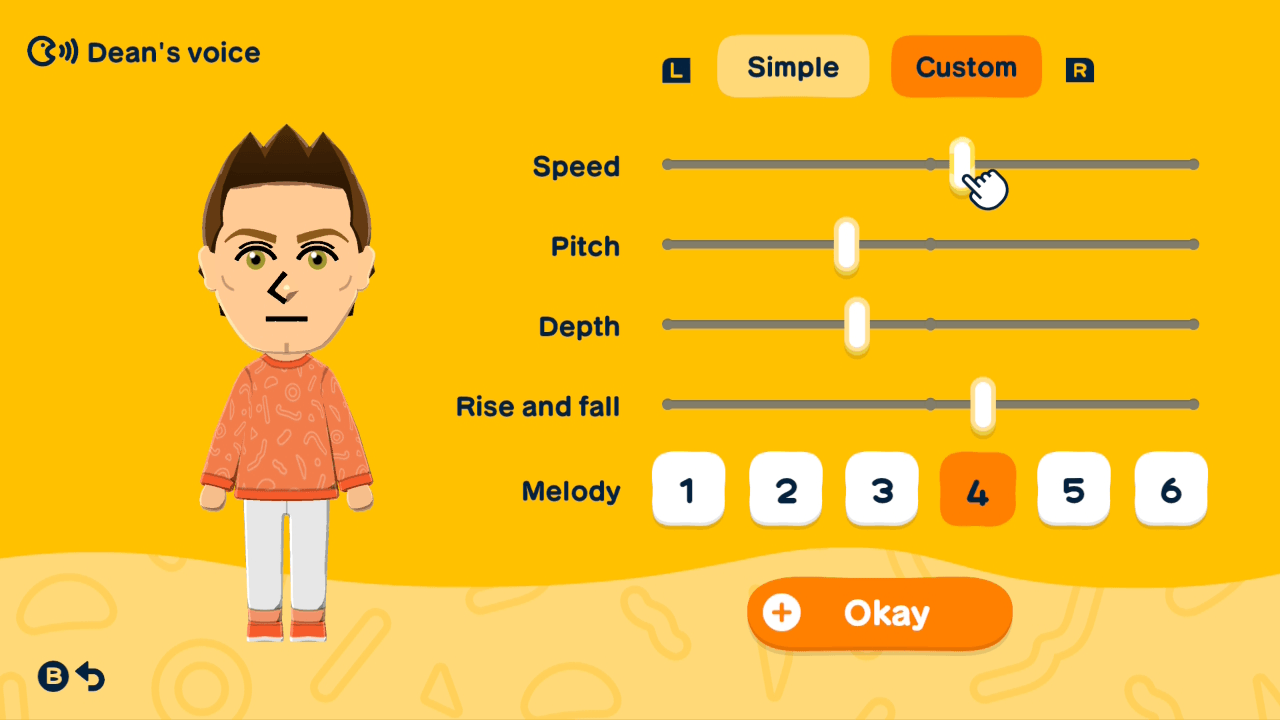Screen dimensions: 1280x720
Task: Click the B button icon at bottom left
Action: [x=53, y=677]
